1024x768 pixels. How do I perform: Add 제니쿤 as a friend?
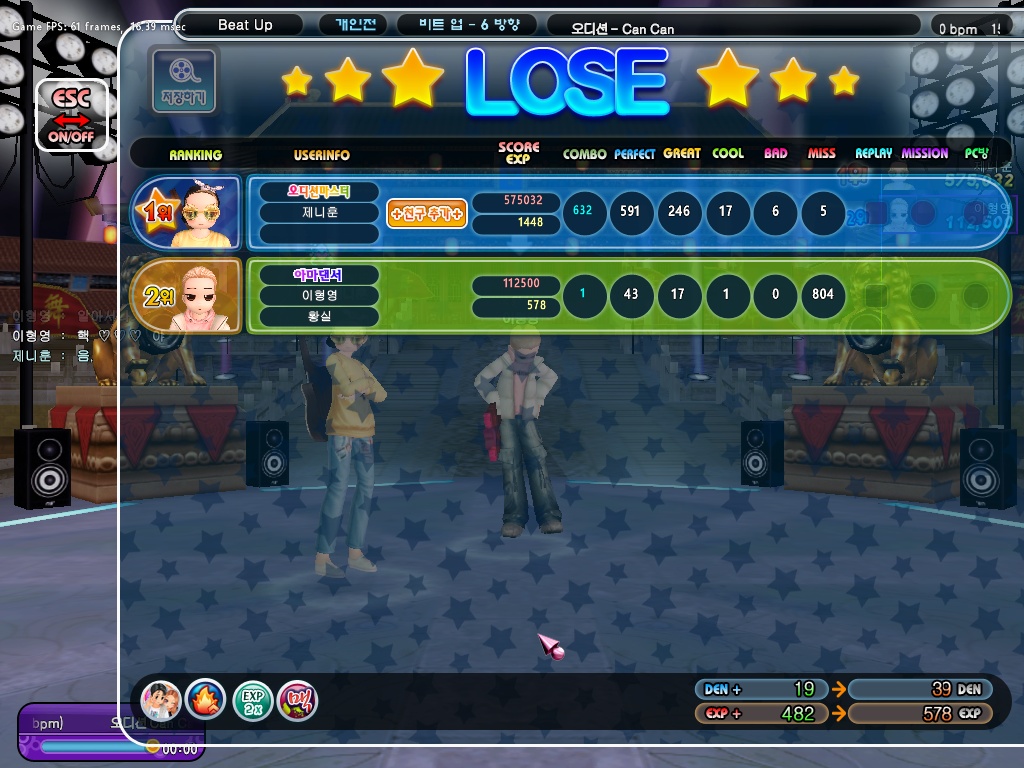(x=427, y=213)
